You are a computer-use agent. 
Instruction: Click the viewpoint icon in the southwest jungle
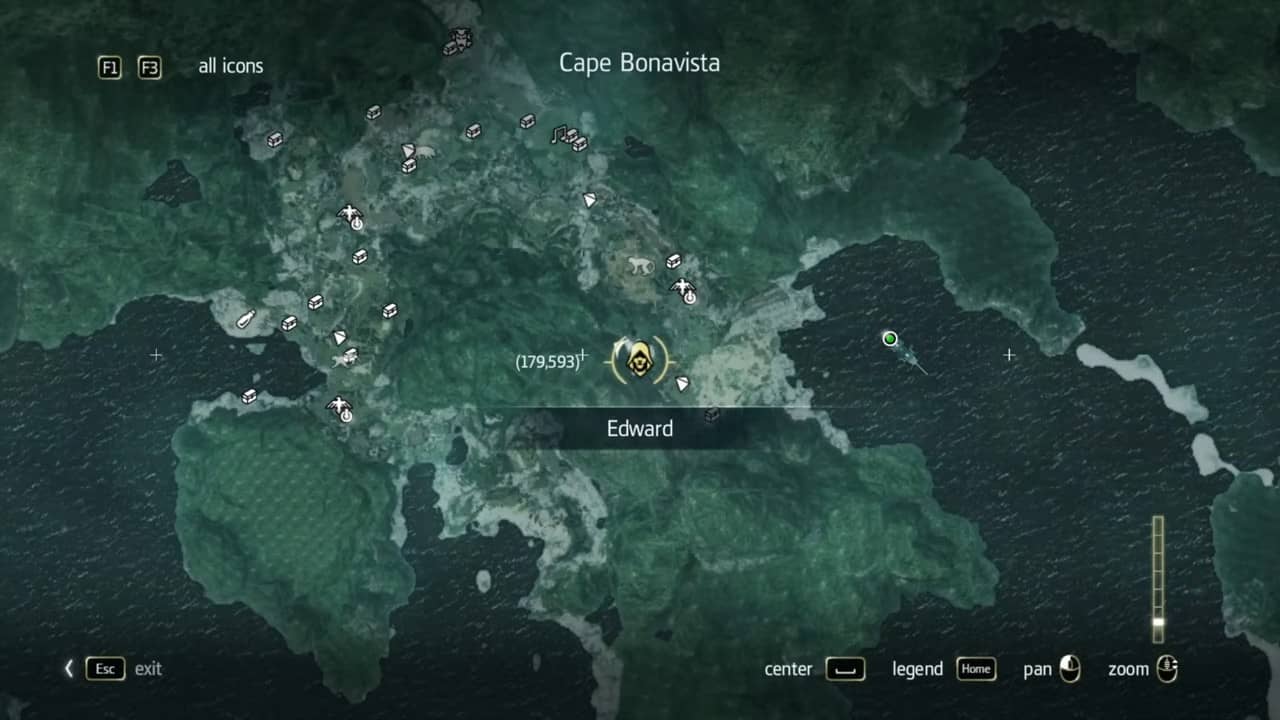click(340, 408)
